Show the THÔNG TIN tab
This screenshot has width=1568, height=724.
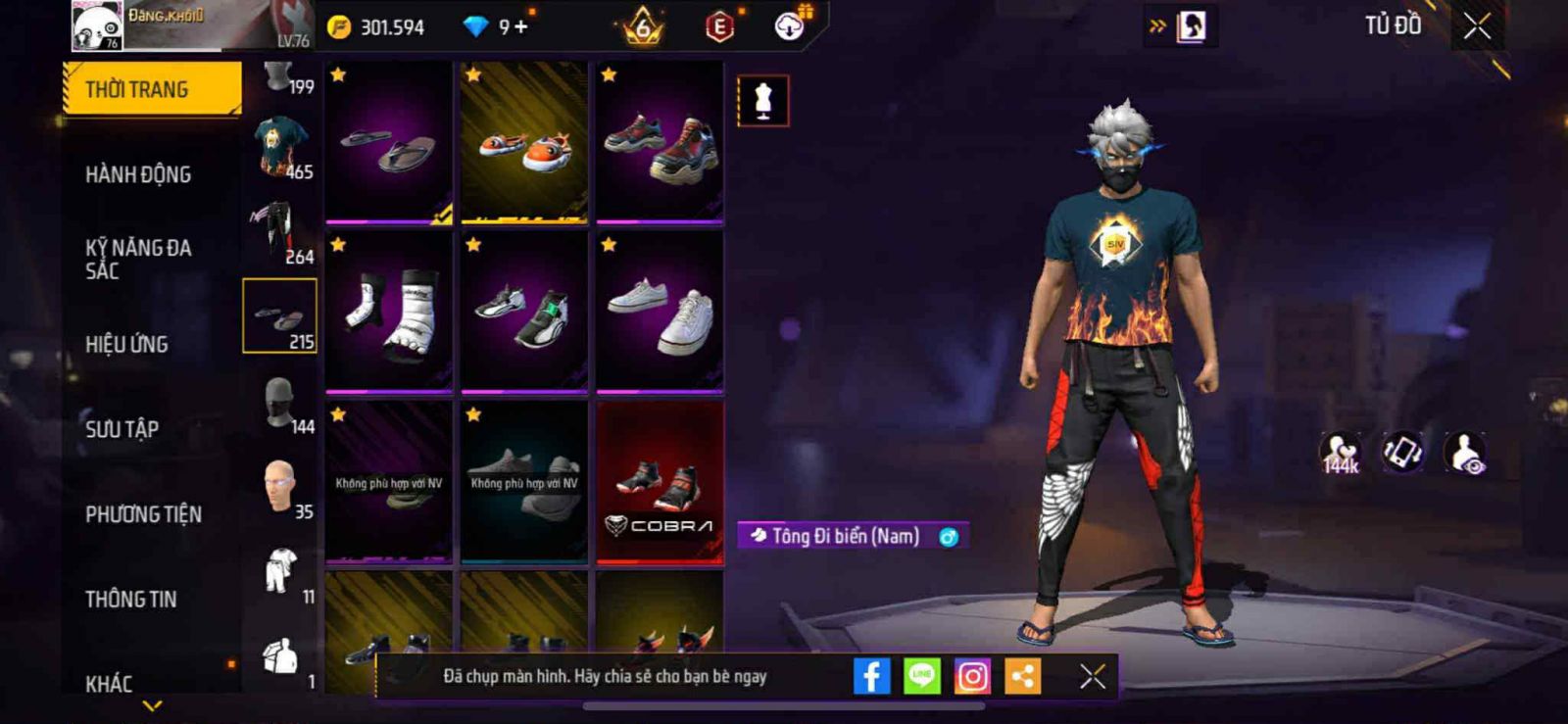[130, 599]
